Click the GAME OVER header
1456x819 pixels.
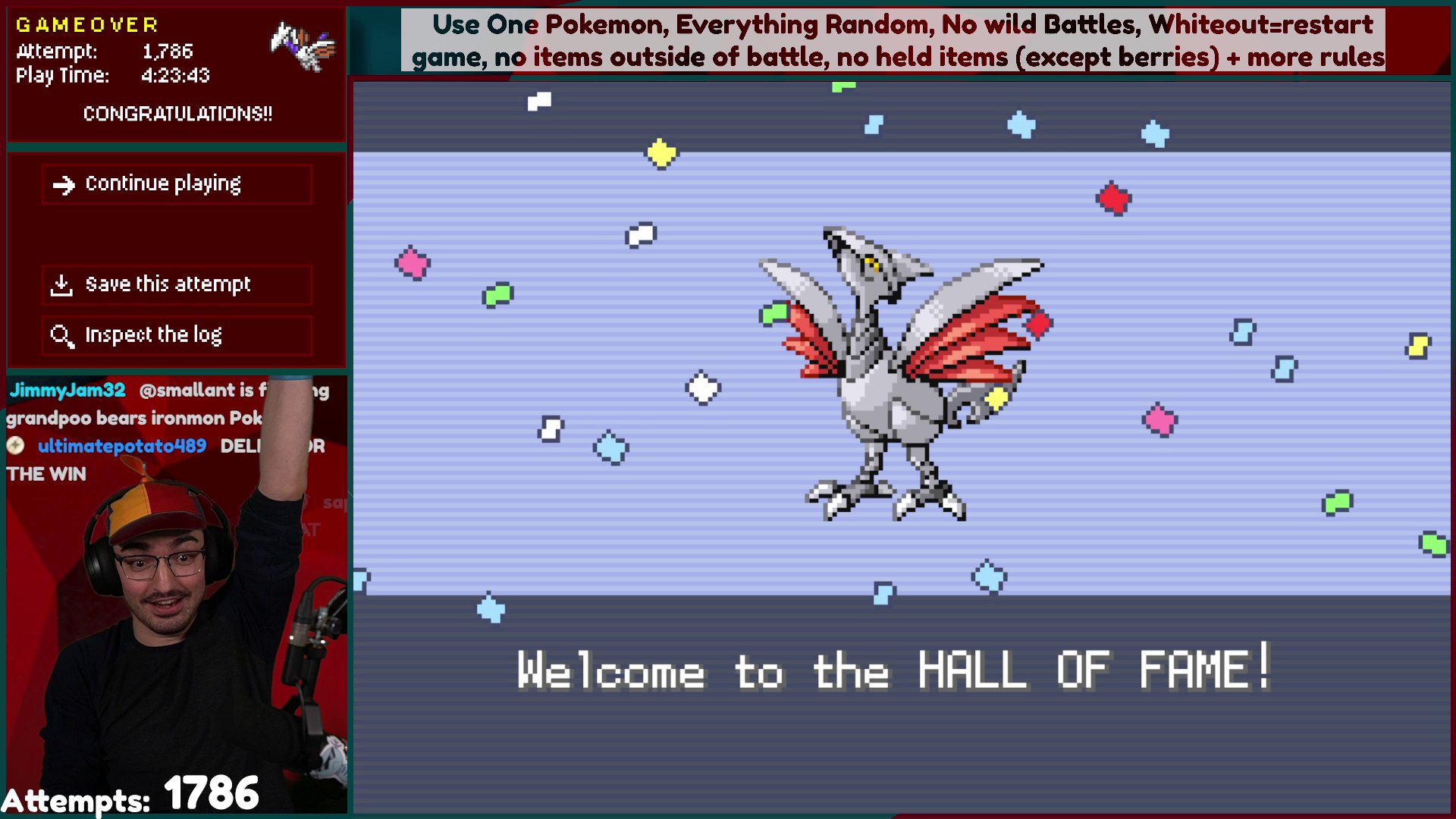[x=86, y=24]
